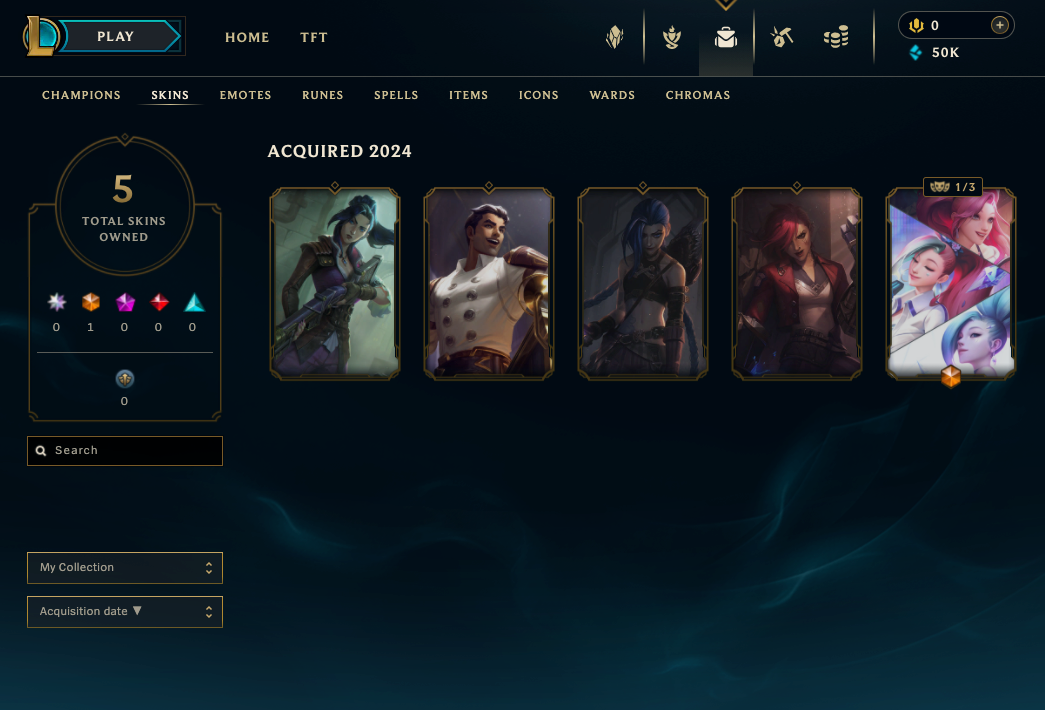Add currency with the plus button
The image size is (1045, 710).
(999, 25)
